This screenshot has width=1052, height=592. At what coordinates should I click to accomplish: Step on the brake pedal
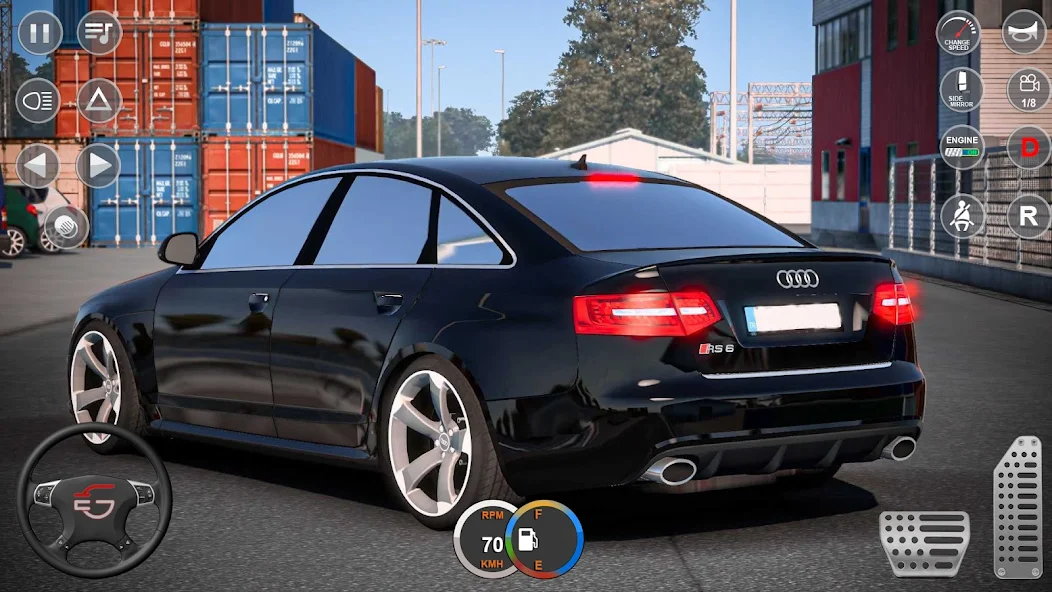[924, 543]
